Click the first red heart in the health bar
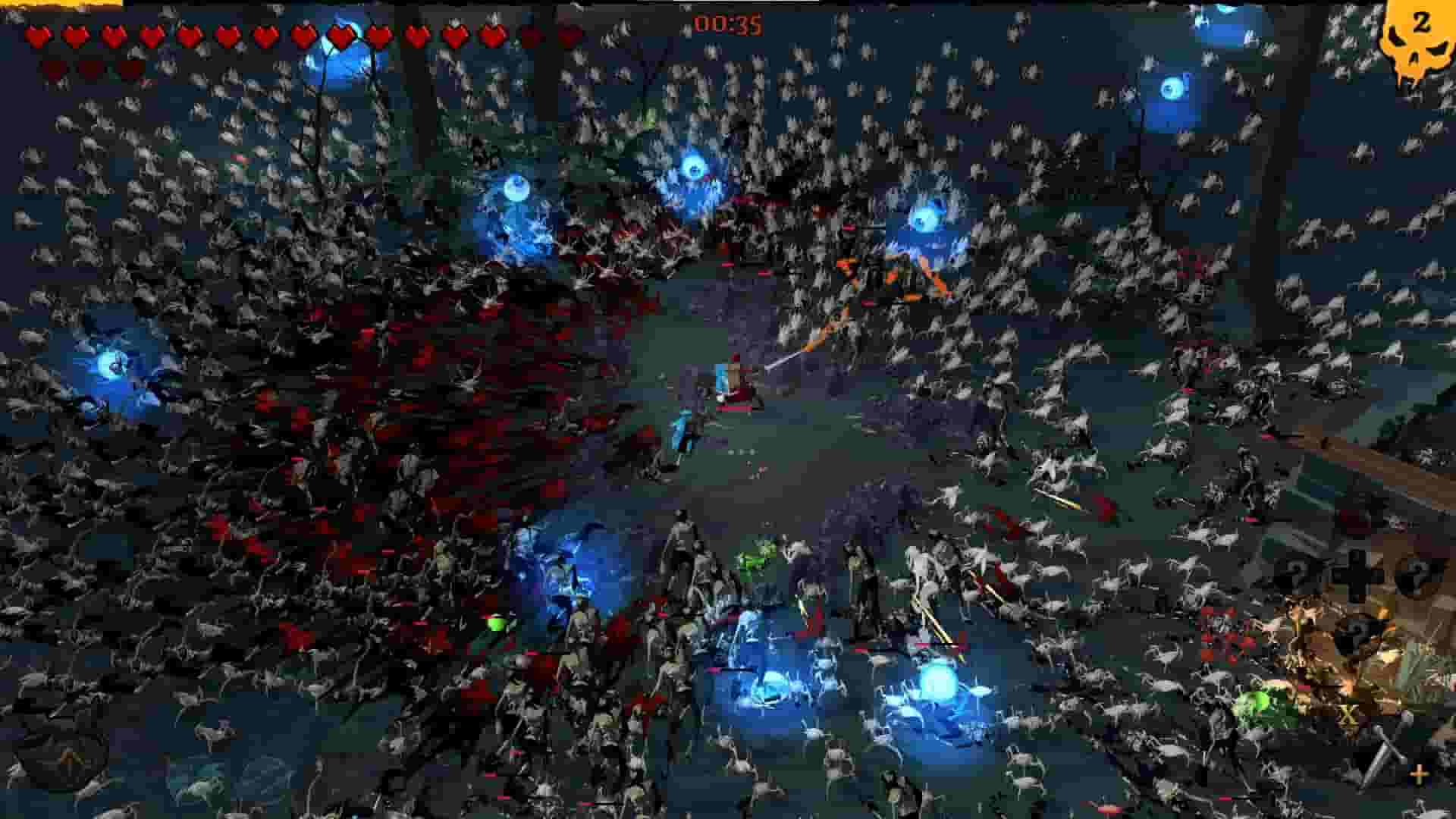This screenshot has width=1456, height=819. click(x=36, y=34)
